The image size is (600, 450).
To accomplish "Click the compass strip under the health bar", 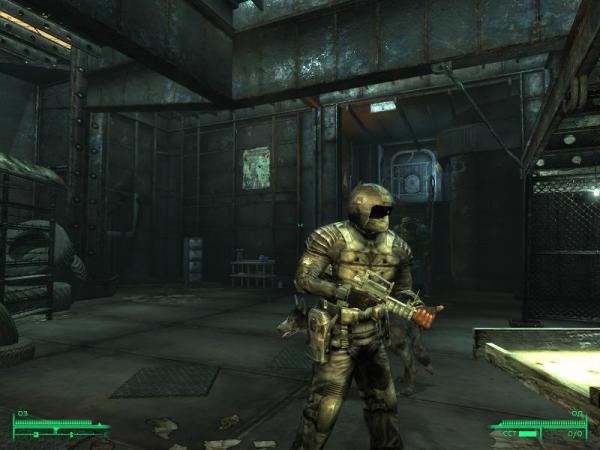I will (60, 435).
